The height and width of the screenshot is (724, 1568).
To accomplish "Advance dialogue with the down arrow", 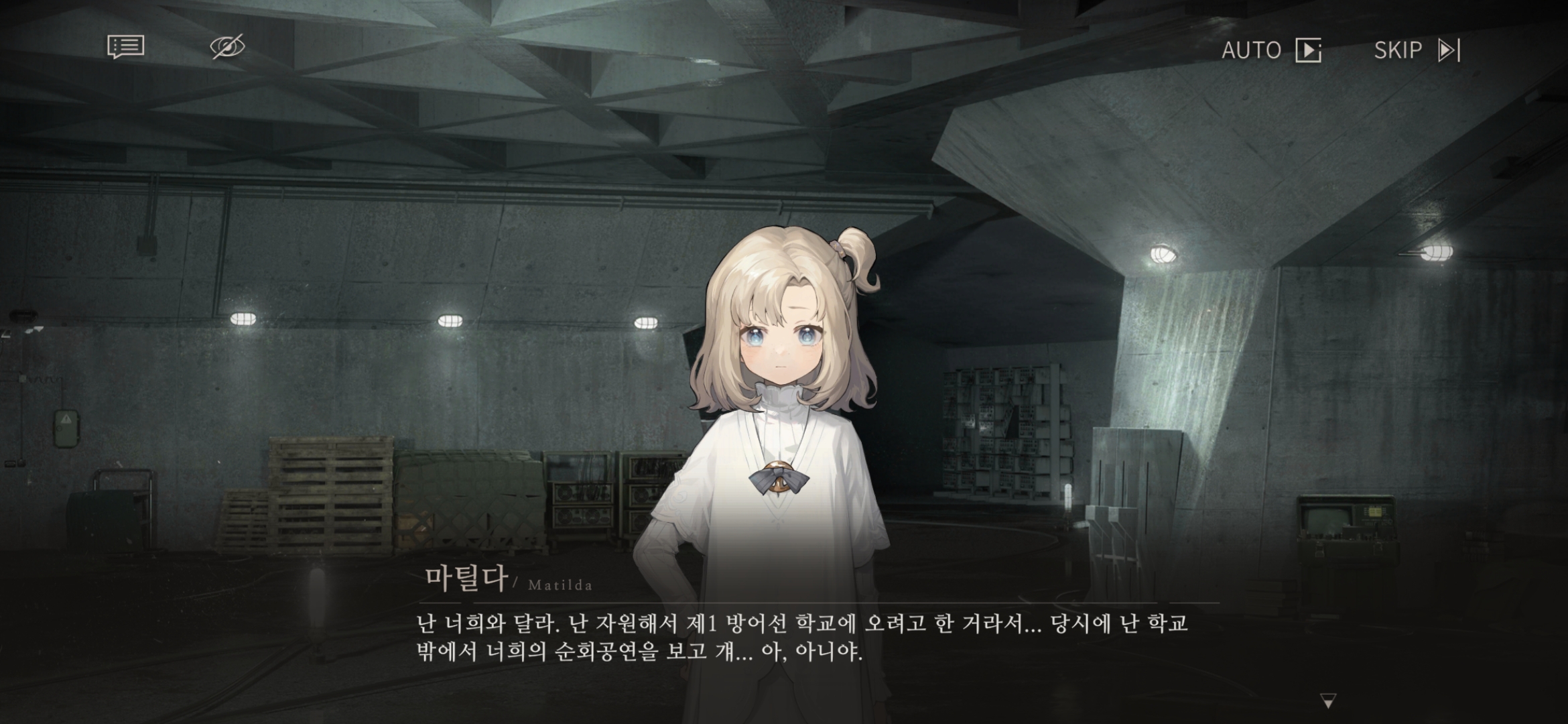I will pos(1327,701).
